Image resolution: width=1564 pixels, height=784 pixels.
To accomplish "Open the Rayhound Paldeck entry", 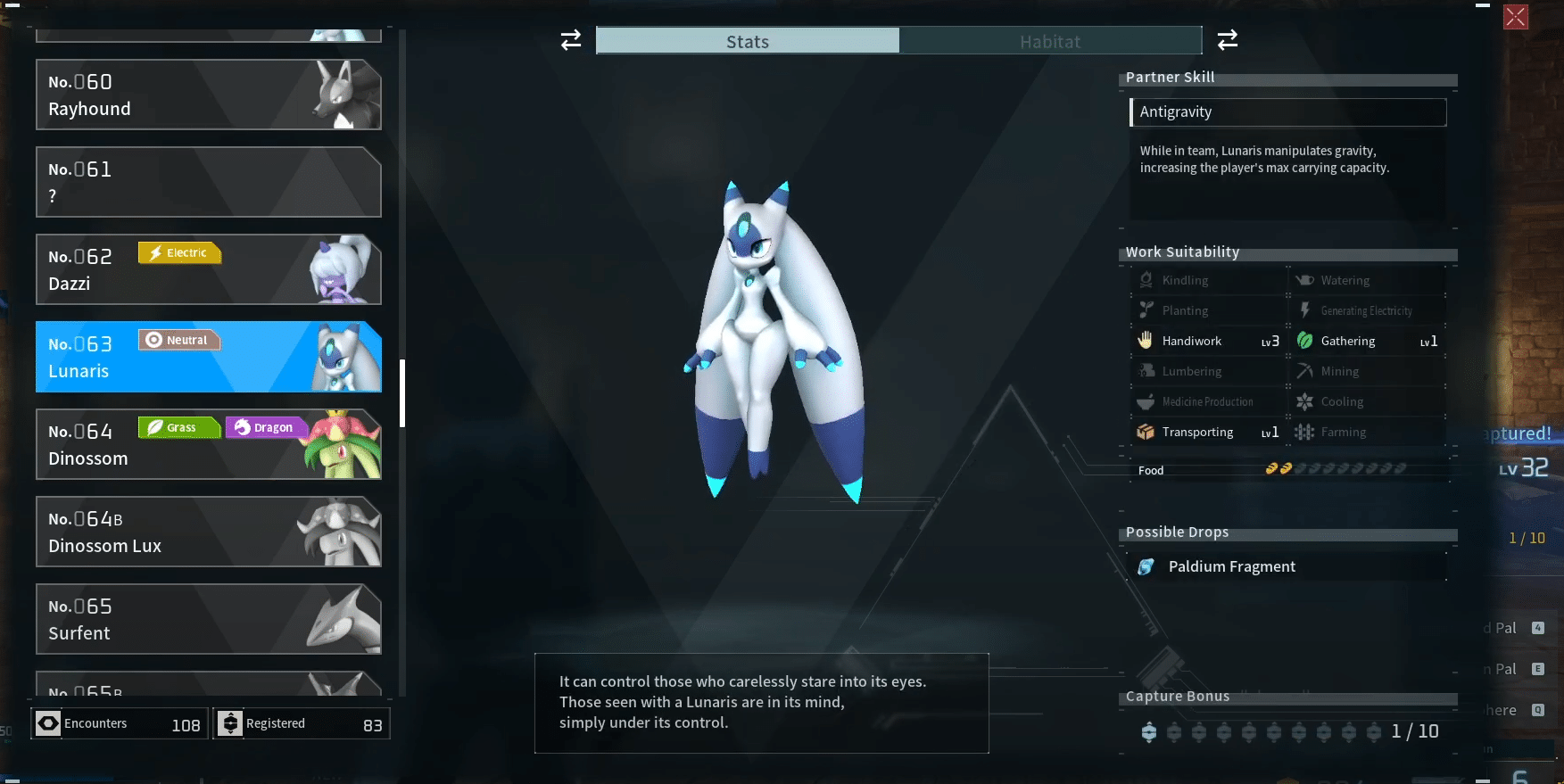I will 208,95.
